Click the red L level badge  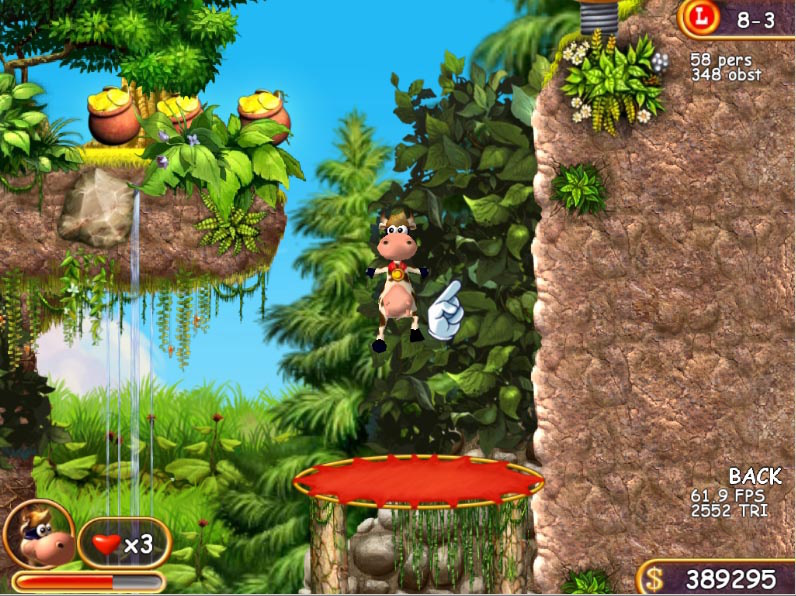[705, 18]
